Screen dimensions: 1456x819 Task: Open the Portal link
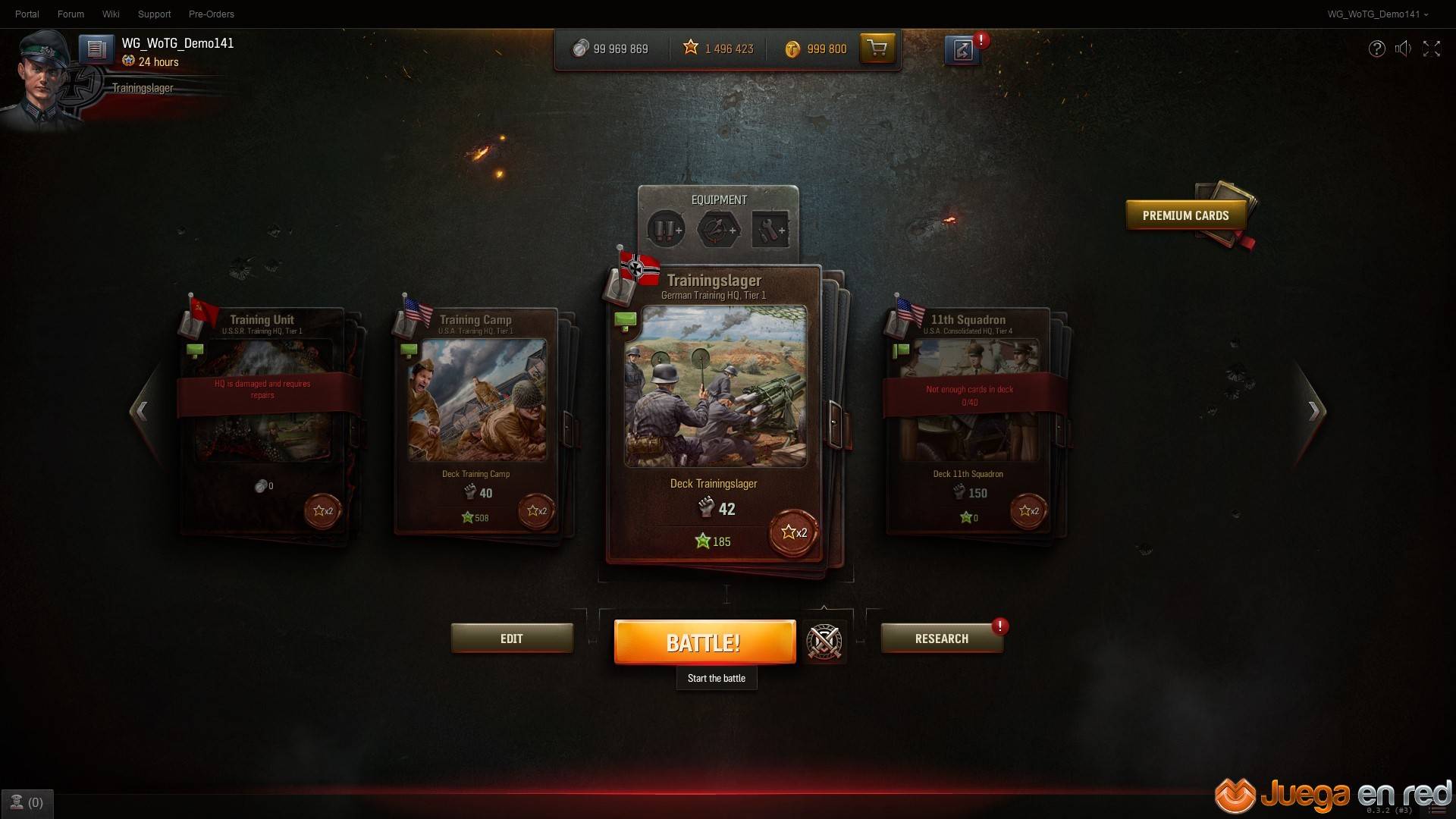[x=27, y=14]
